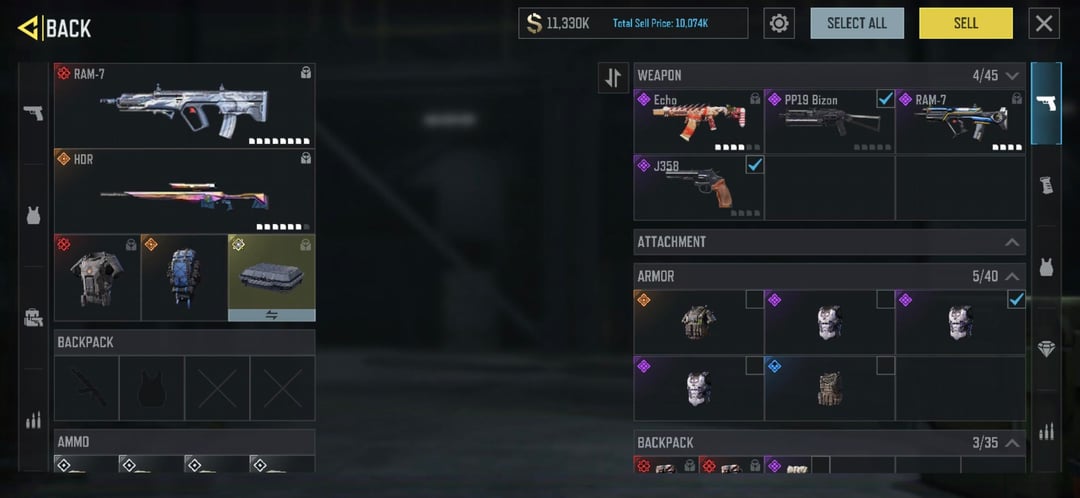Select the Echo shotgun item
The height and width of the screenshot is (498, 1080).
(x=698, y=121)
